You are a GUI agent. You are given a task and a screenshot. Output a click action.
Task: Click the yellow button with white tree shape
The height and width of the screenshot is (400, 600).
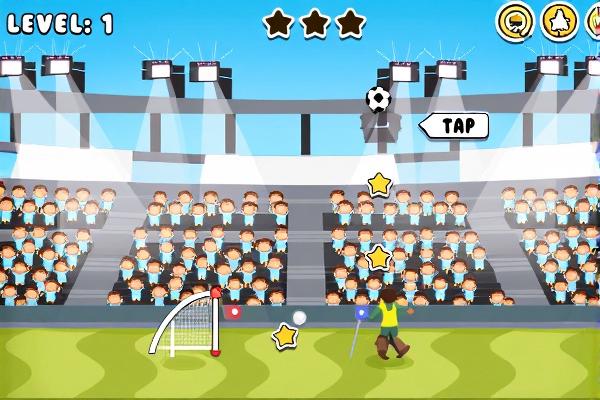pos(558,20)
